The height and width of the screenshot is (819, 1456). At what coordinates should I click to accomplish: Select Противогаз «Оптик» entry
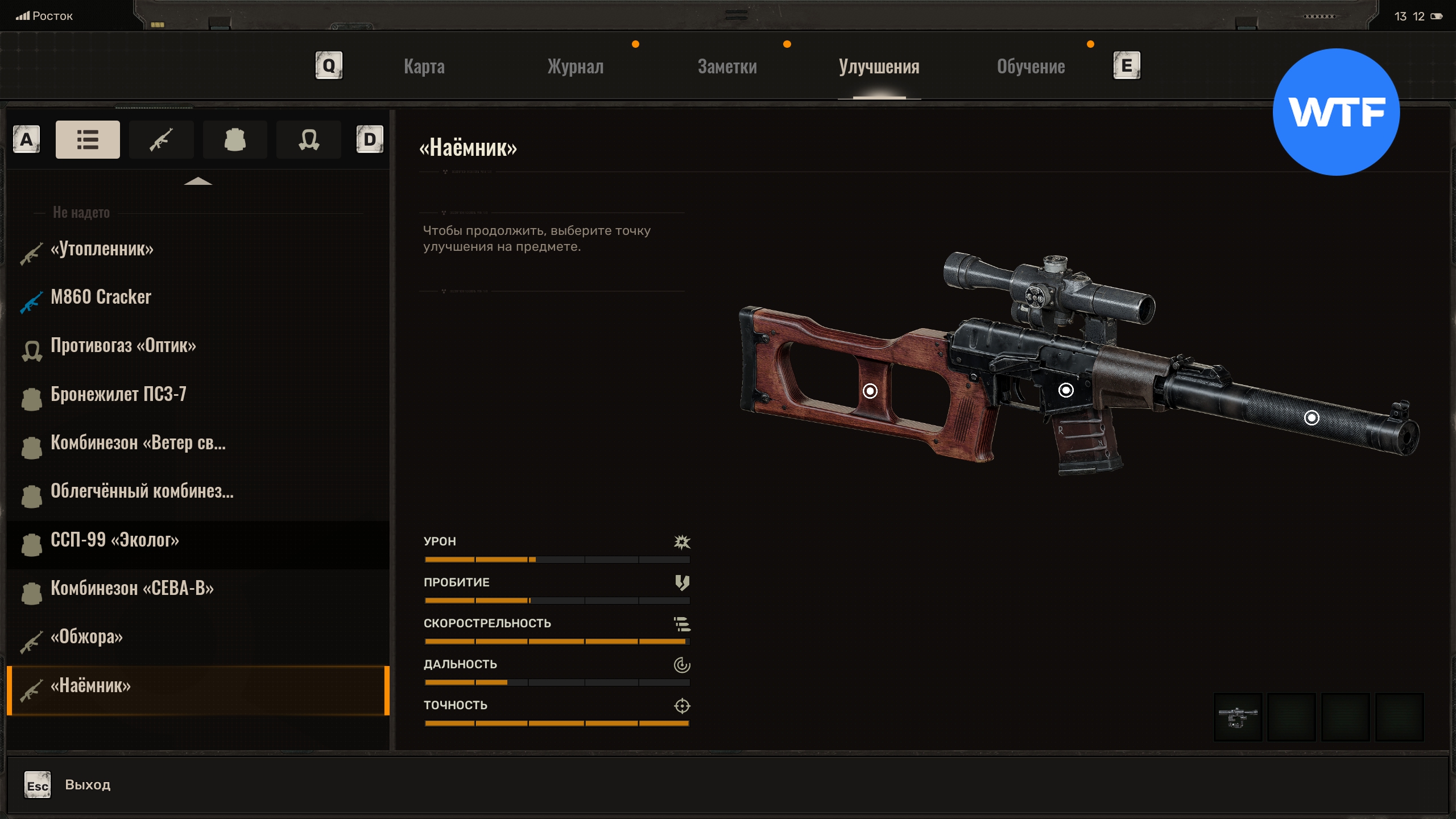coord(123,345)
